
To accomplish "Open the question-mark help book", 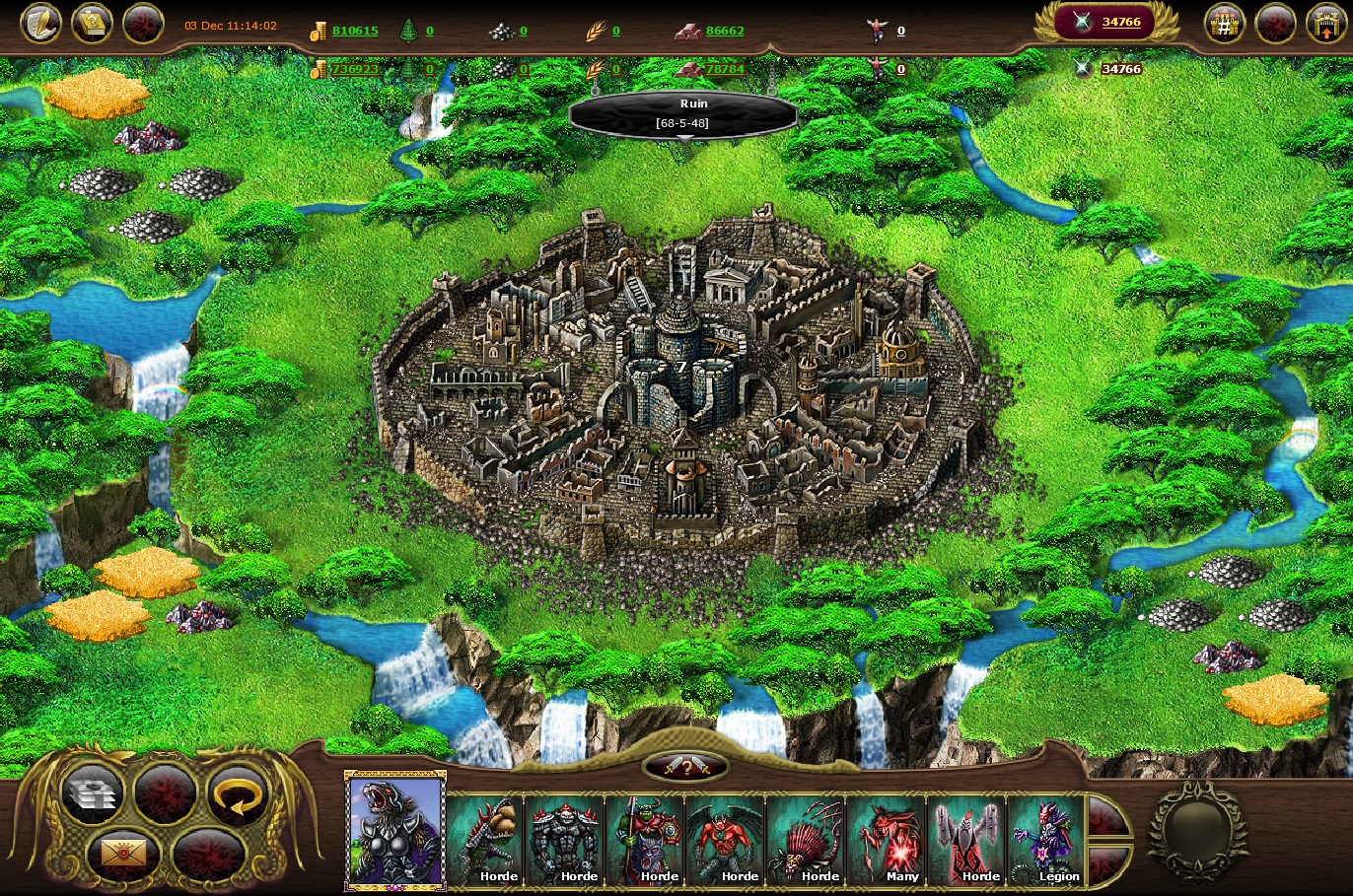I will point(92,24).
